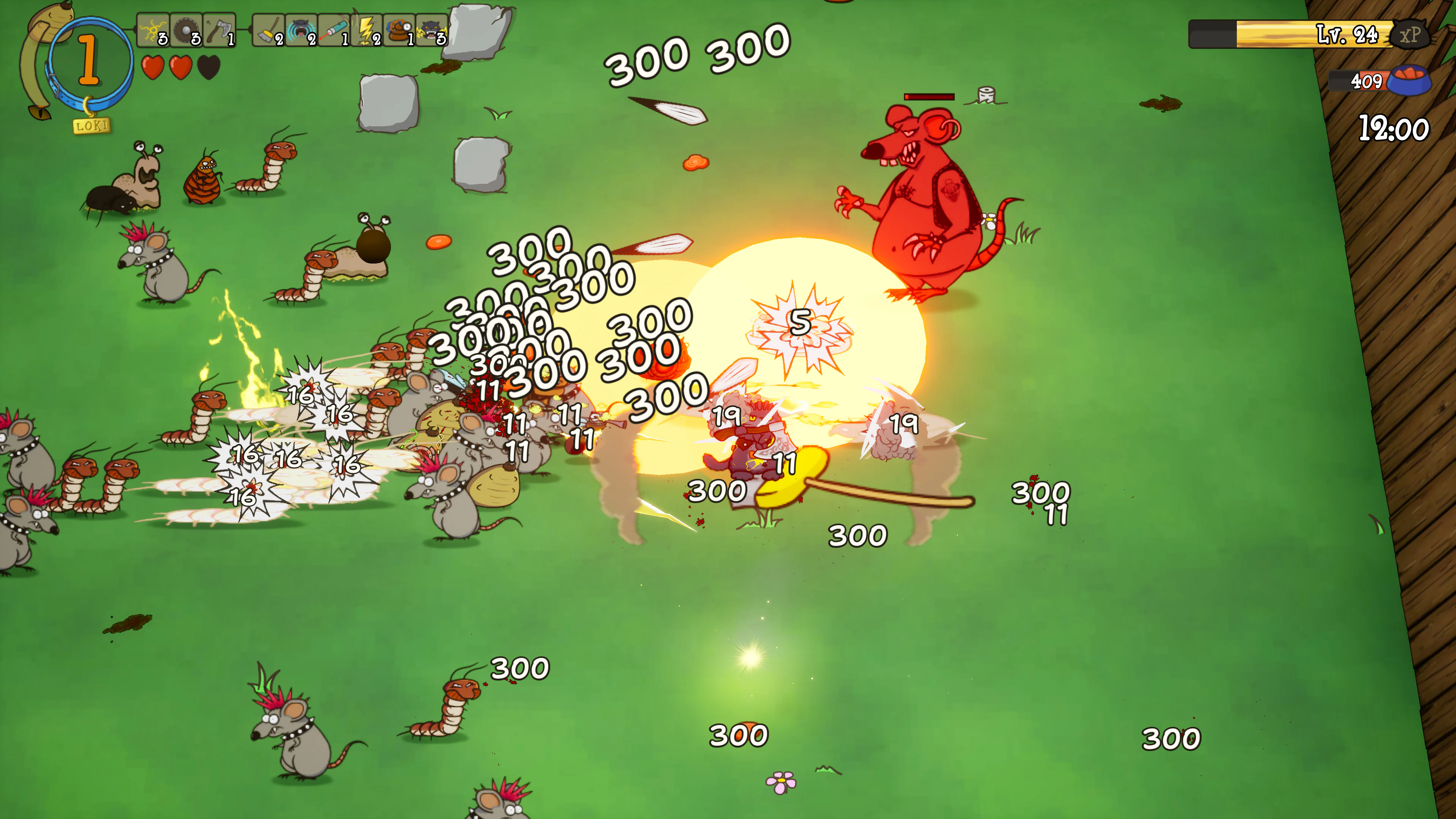Image resolution: width=1456 pixels, height=819 pixels.
Task: Select the broom item icon
Action: [268, 30]
